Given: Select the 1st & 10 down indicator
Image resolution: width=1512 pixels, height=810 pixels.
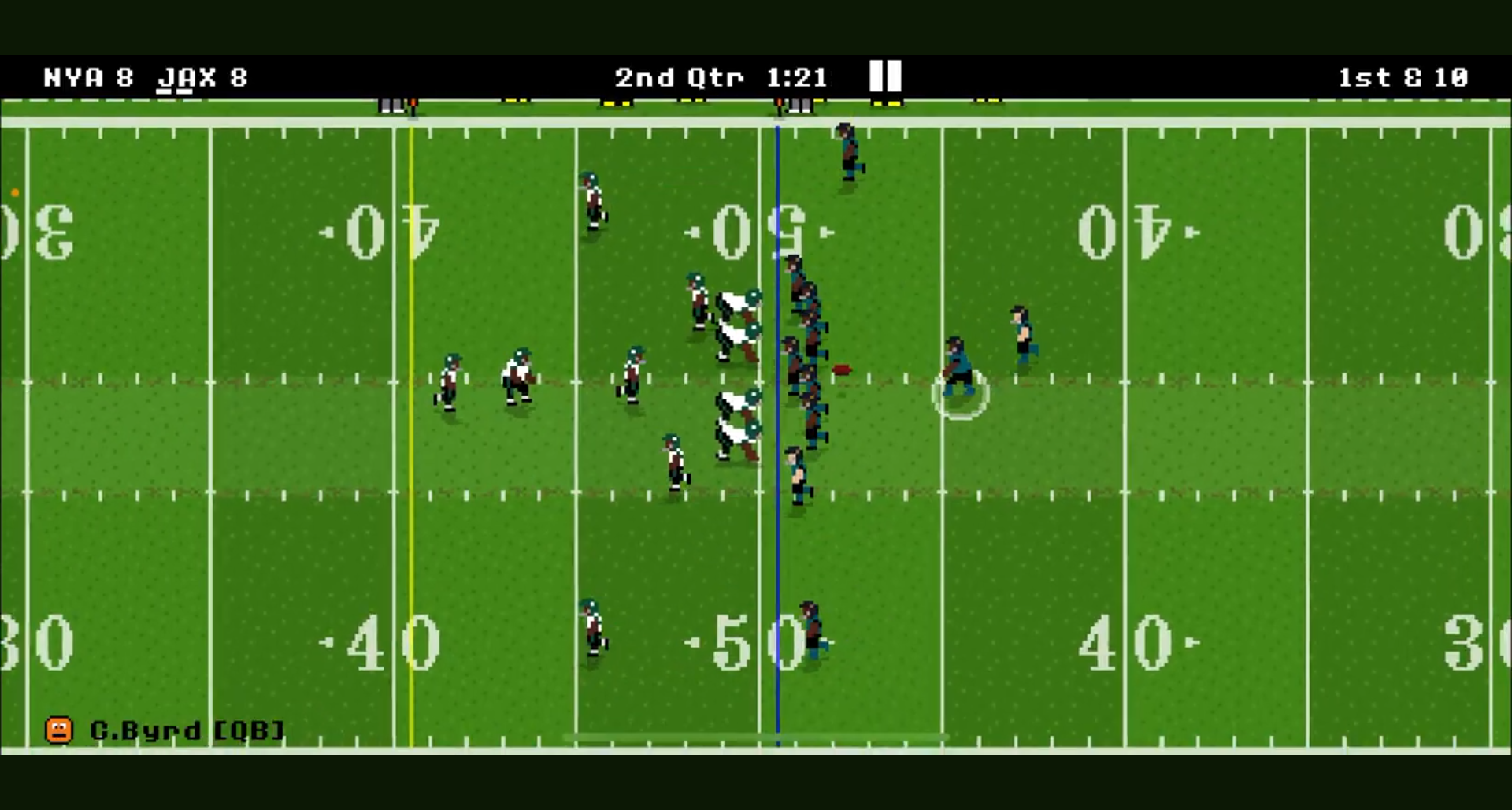Looking at the screenshot, I should pos(1403,78).
